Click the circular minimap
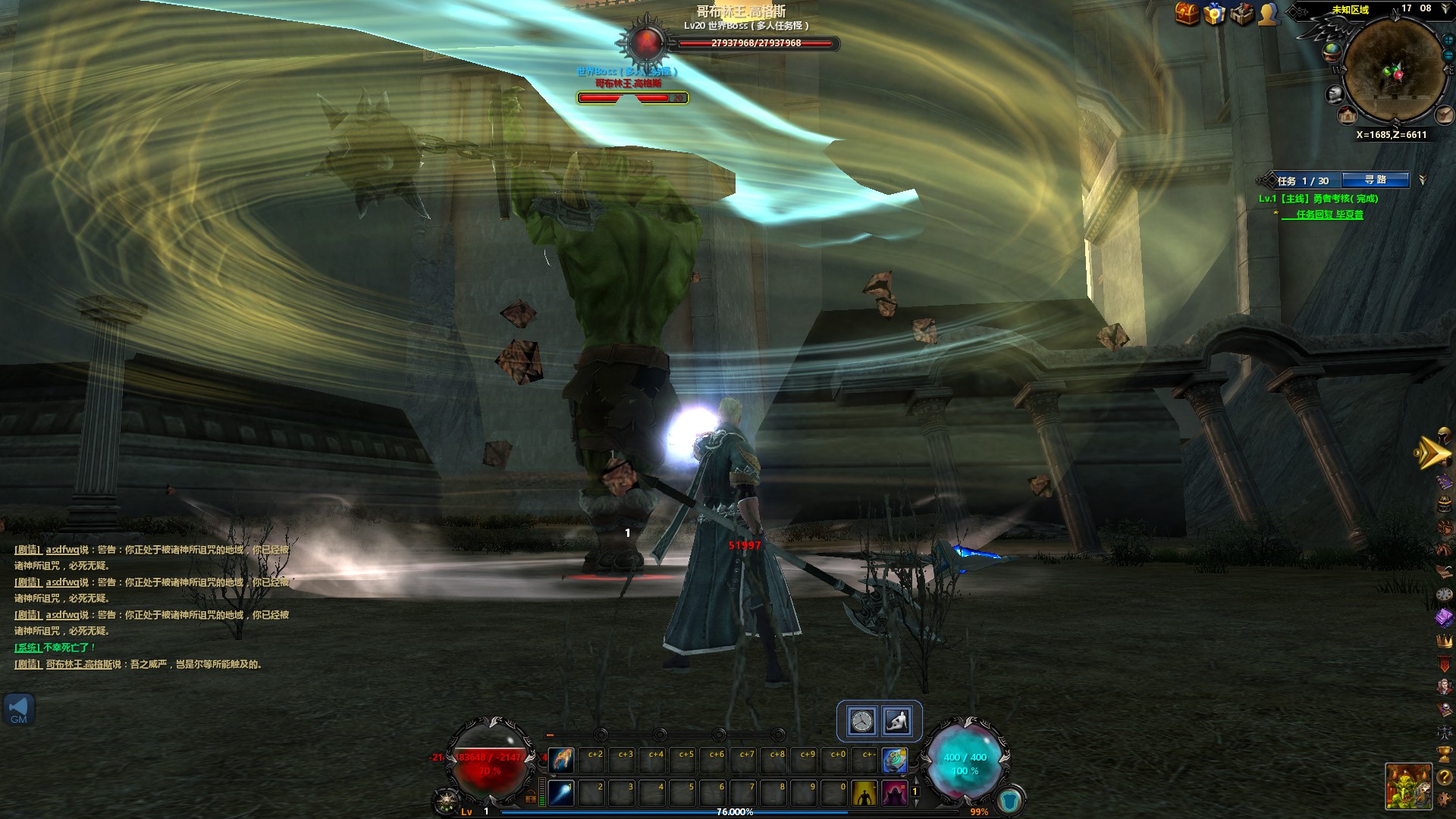The image size is (1456, 819). click(x=1392, y=71)
